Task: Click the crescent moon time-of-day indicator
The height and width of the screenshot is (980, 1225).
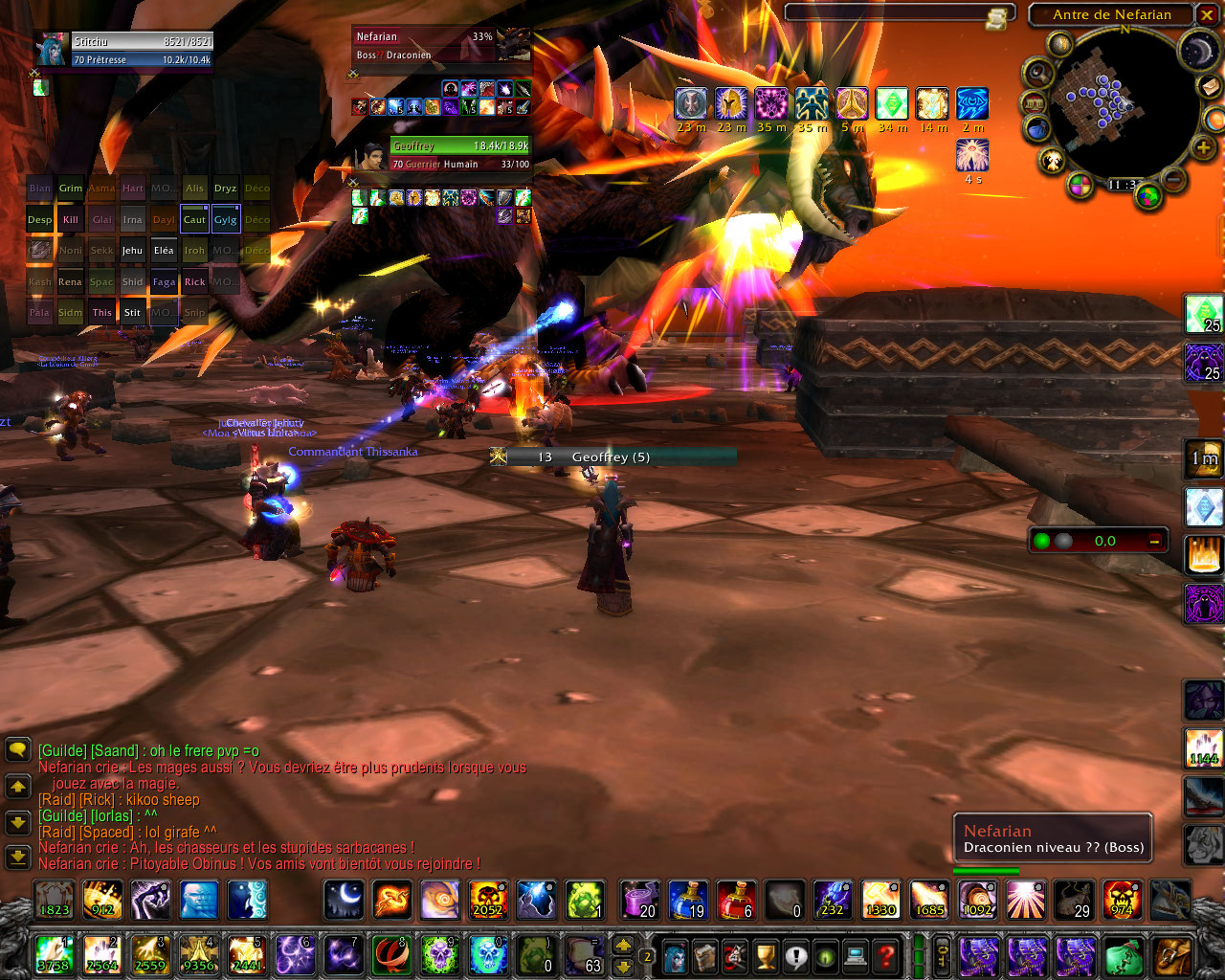Action: (x=1197, y=51)
